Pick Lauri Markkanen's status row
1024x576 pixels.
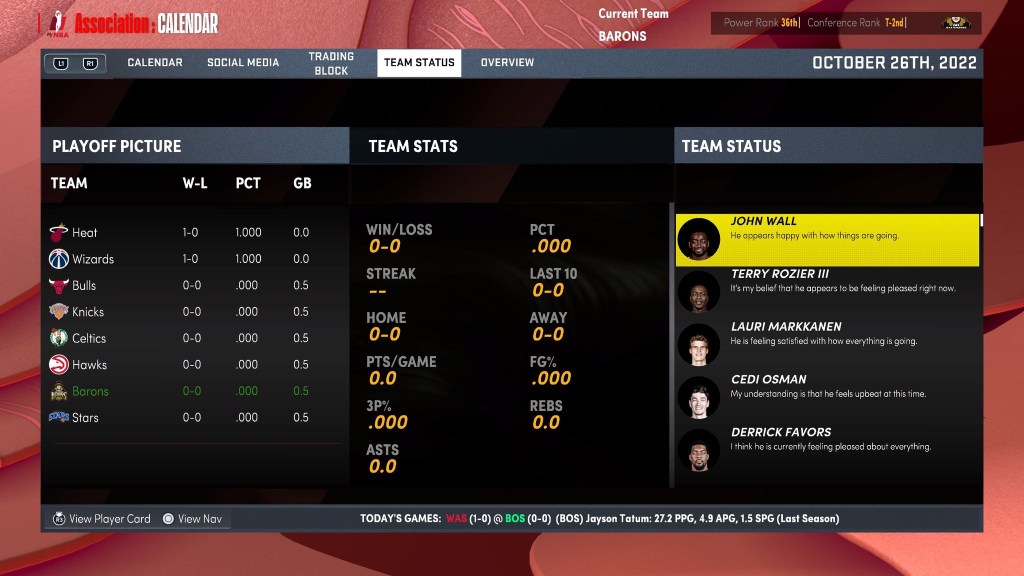(827, 344)
